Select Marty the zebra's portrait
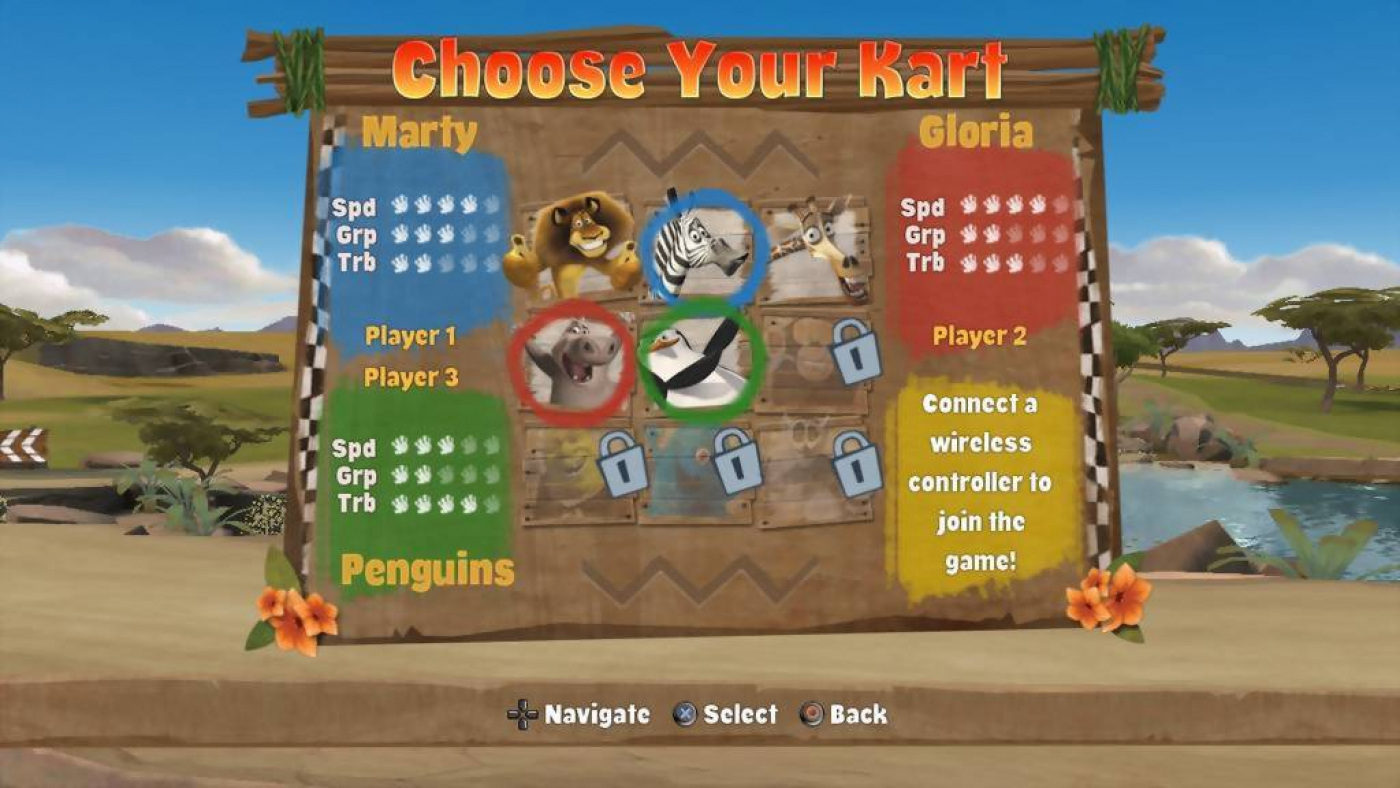This screenshot has height=788, width=1400. click(700, 245)
